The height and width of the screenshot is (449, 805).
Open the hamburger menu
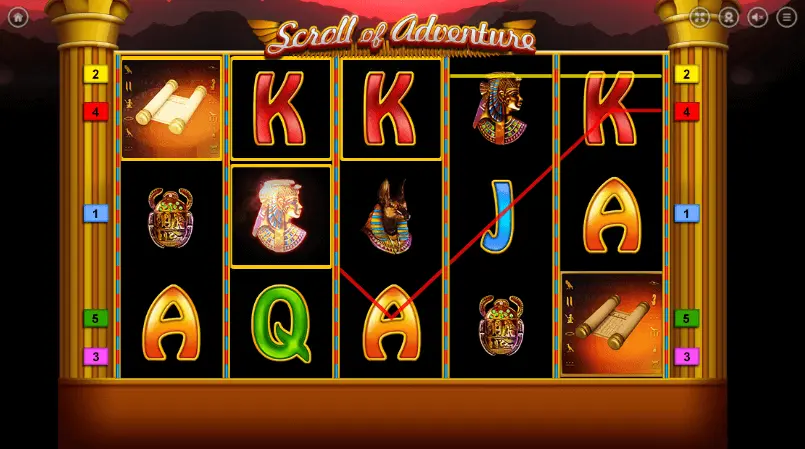tap(787, 17)
